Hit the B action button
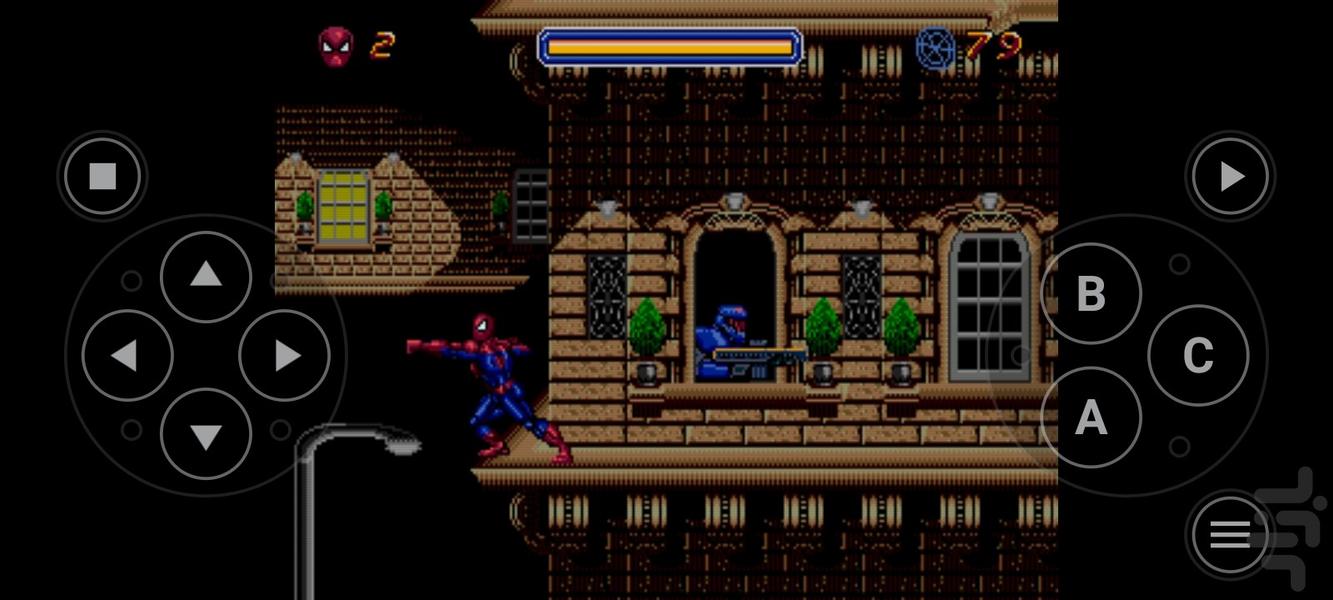Image resolution: width=1333 pixels, height=600 pixels. [x=1091, y=293]
